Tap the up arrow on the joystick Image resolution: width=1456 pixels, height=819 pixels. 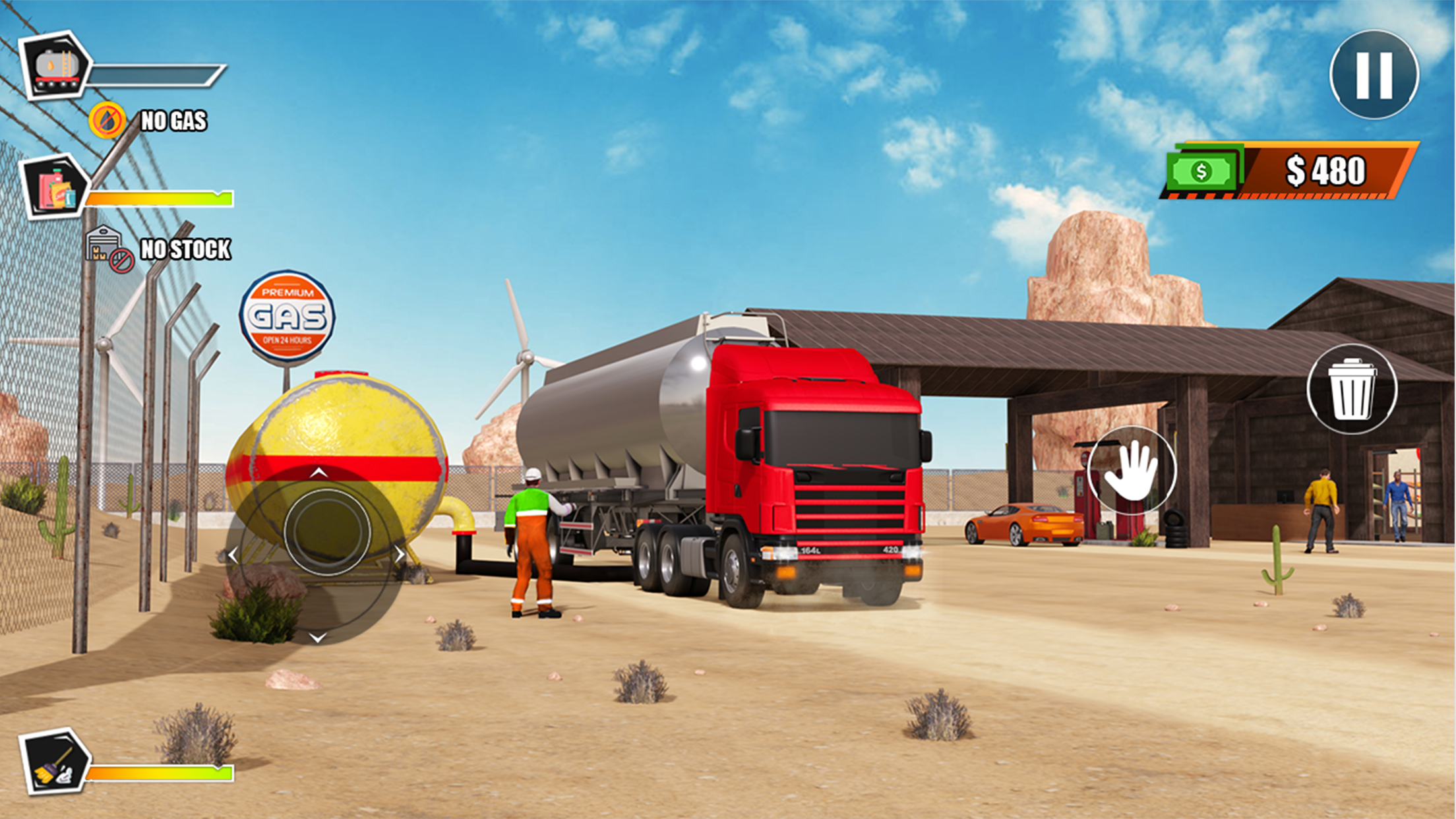coord(319,473)
